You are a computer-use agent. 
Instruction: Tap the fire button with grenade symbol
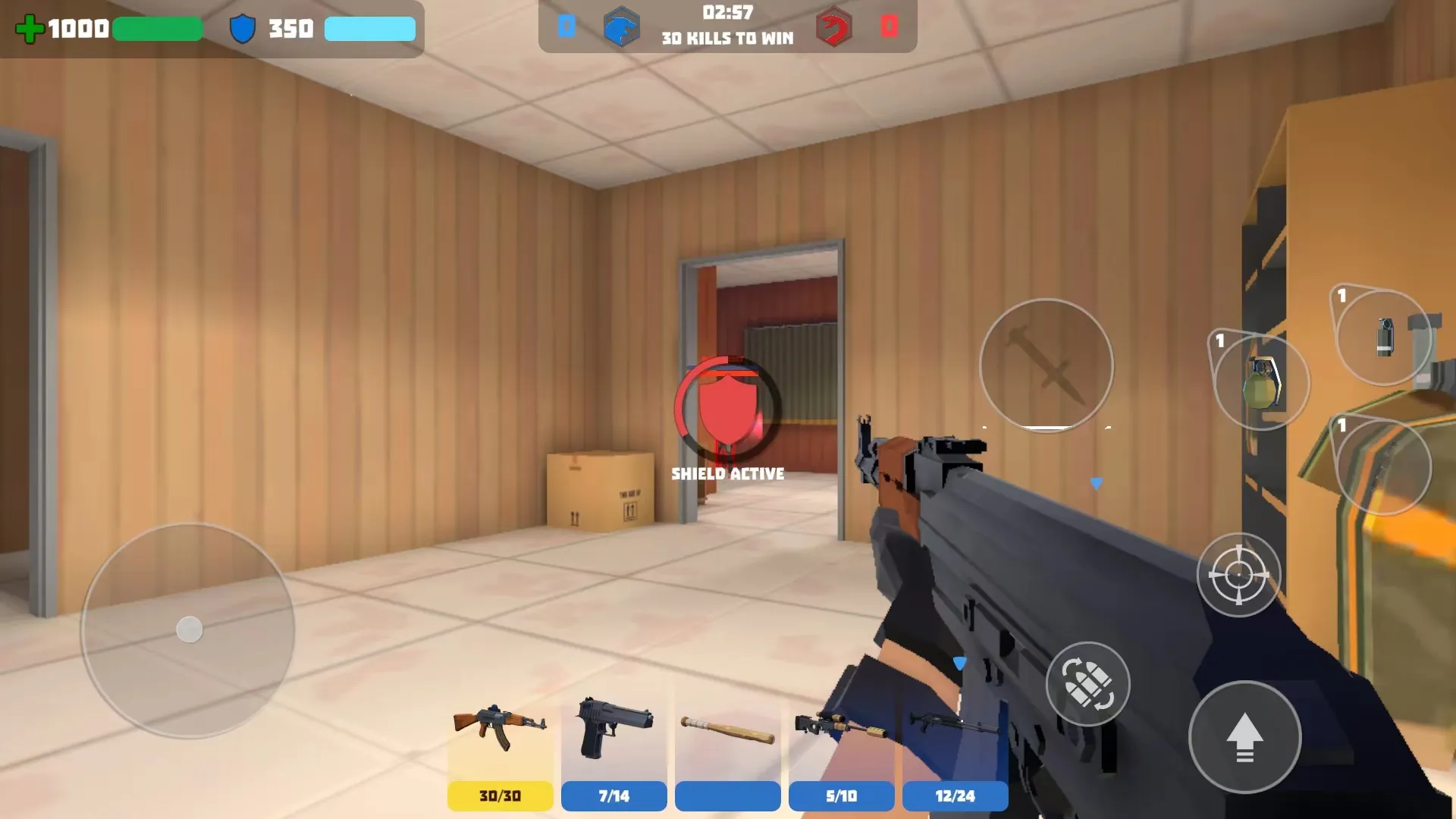(1087, 684)
